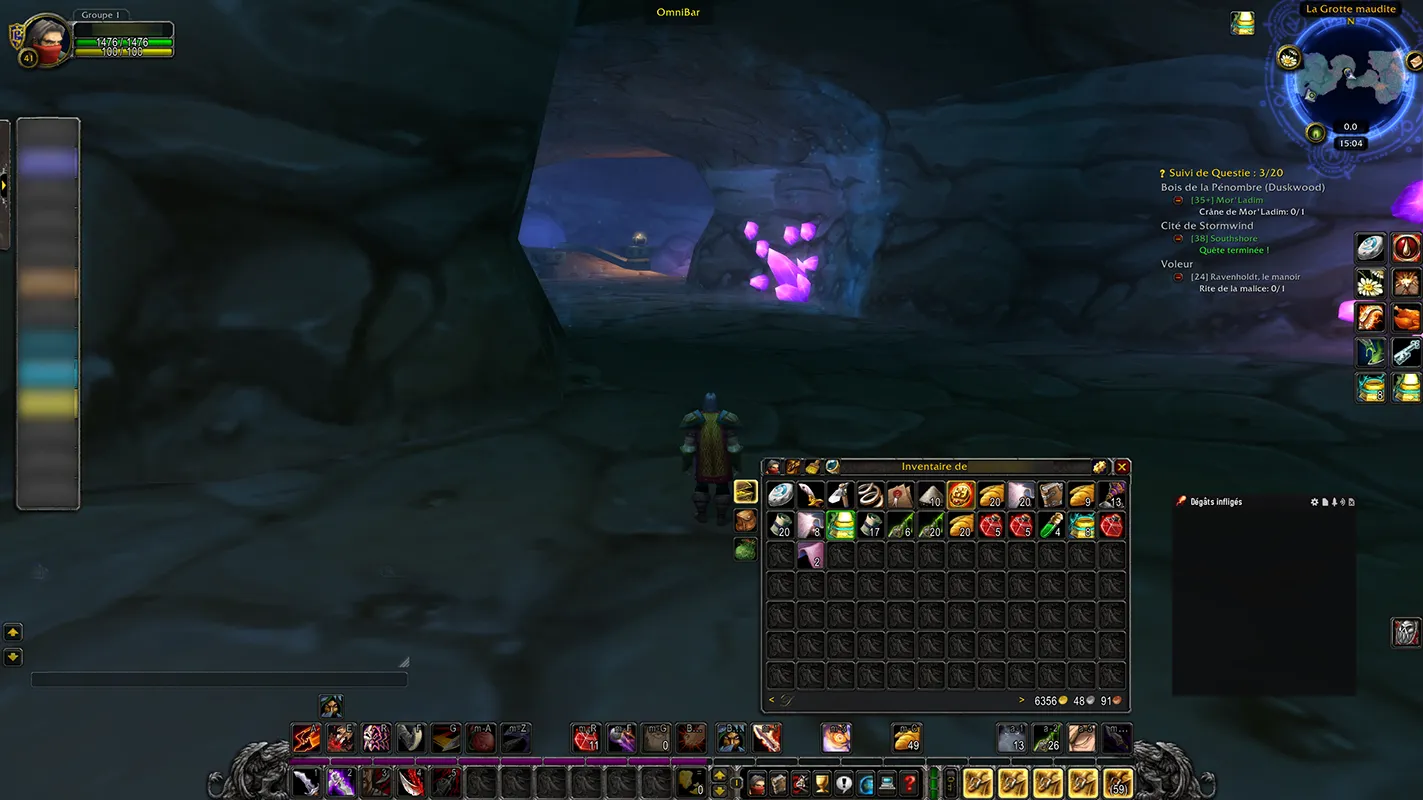Viewport: 1423px width, 800px height.
Task: Select the hearthstone in the inventory
Action: point(781,494)
